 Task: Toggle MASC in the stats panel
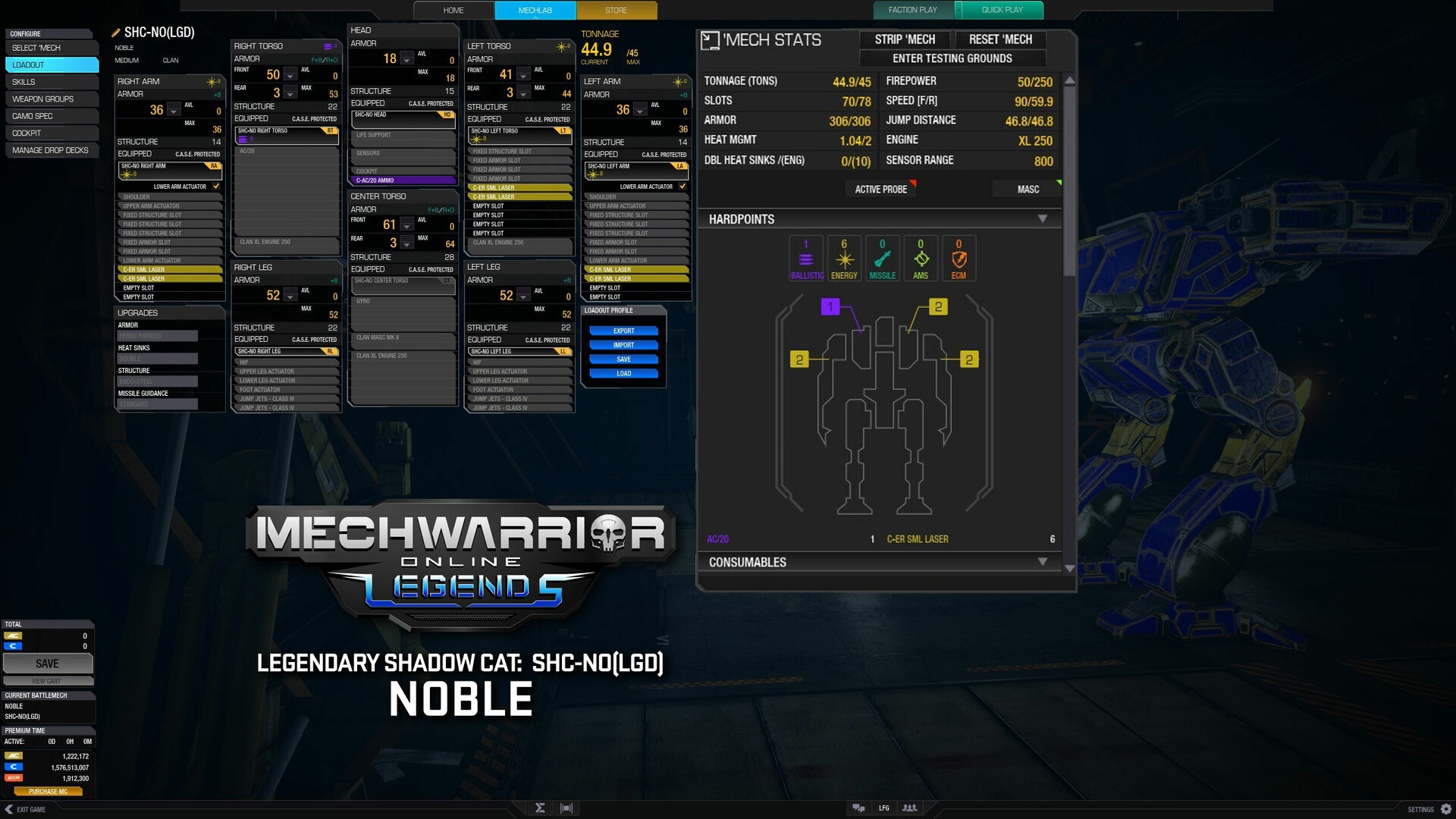(x=1027, y=189)
